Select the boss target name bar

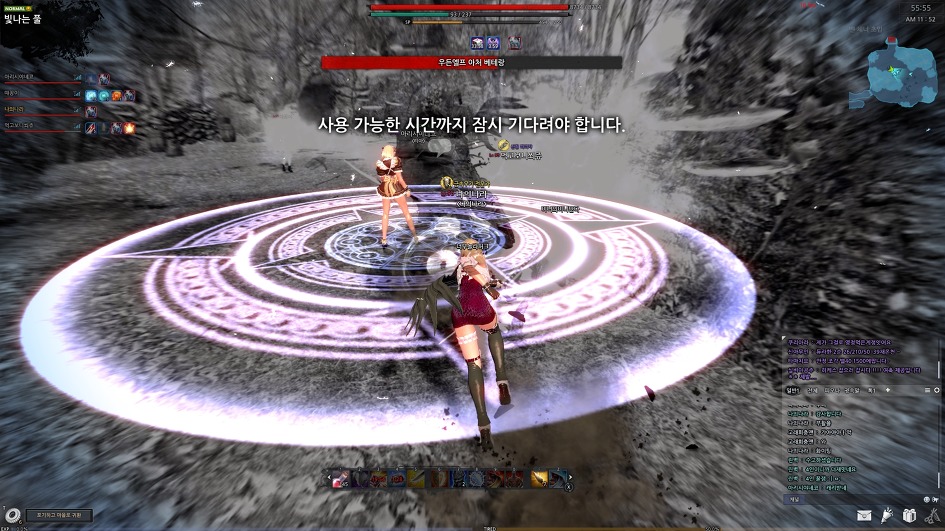(471, 62)
